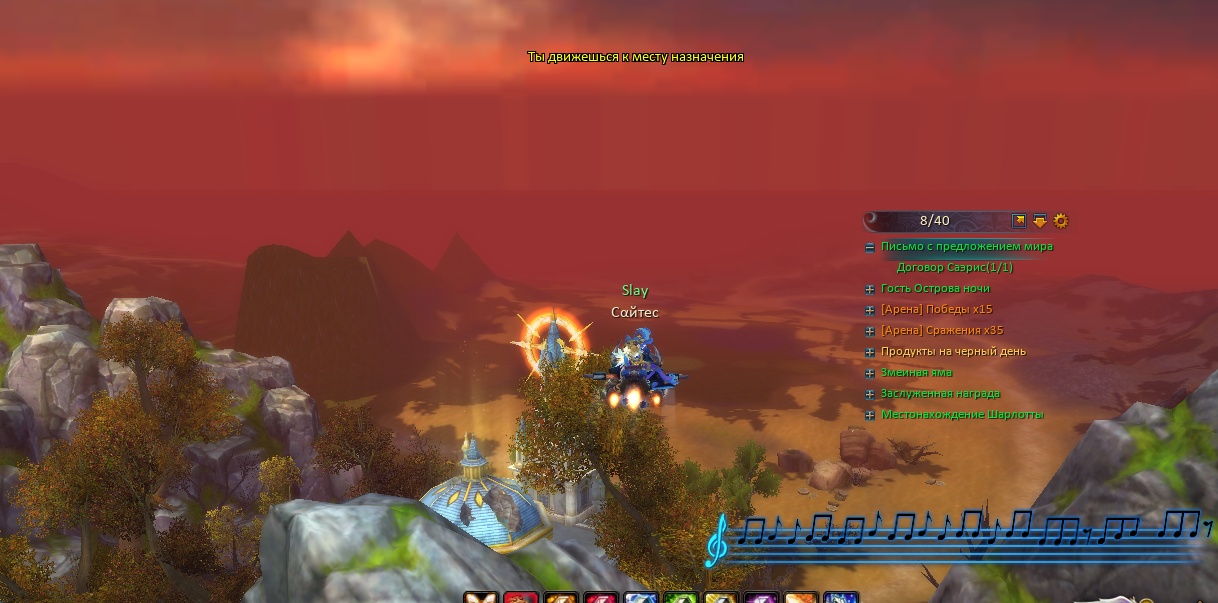This screenshot has width=1218, height=603.
Task: Show details for "Заслуженная награда" quest
Action: [x=870, y=394]
